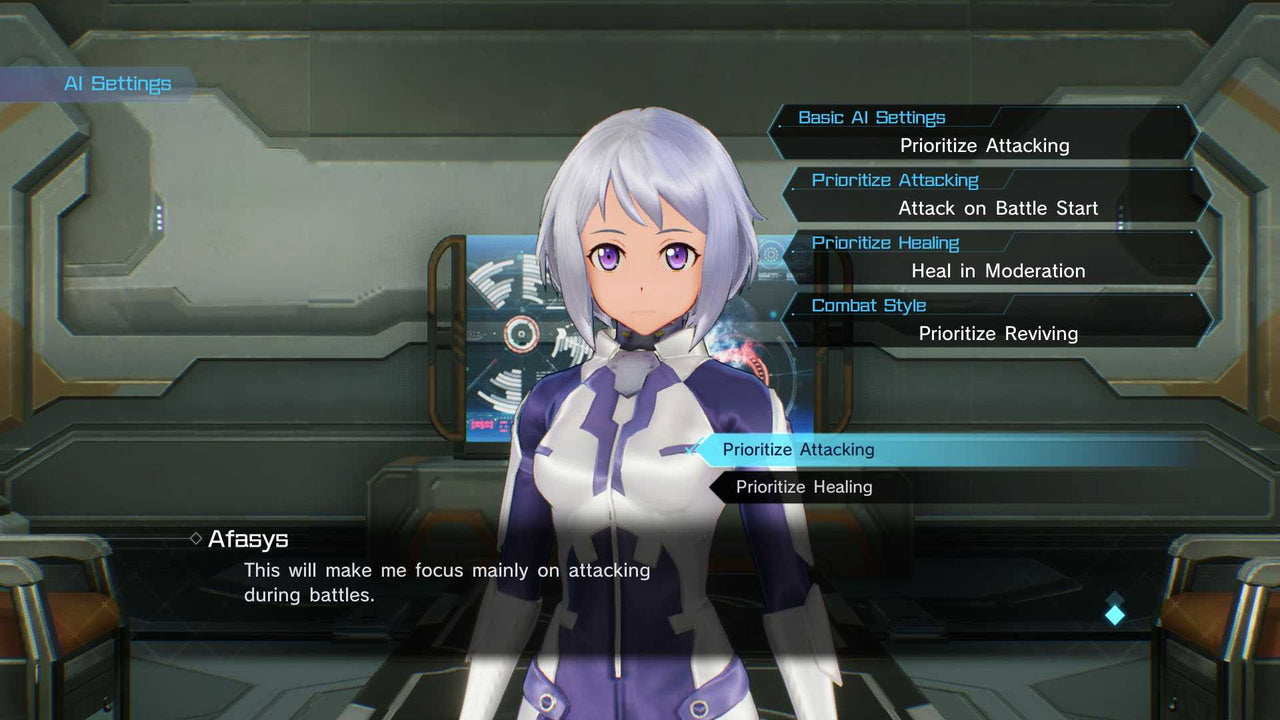This screenshot has width=1280, height=720.
Task: Select Prioritize Healing from the option list
Action: (x=803, y=487)
